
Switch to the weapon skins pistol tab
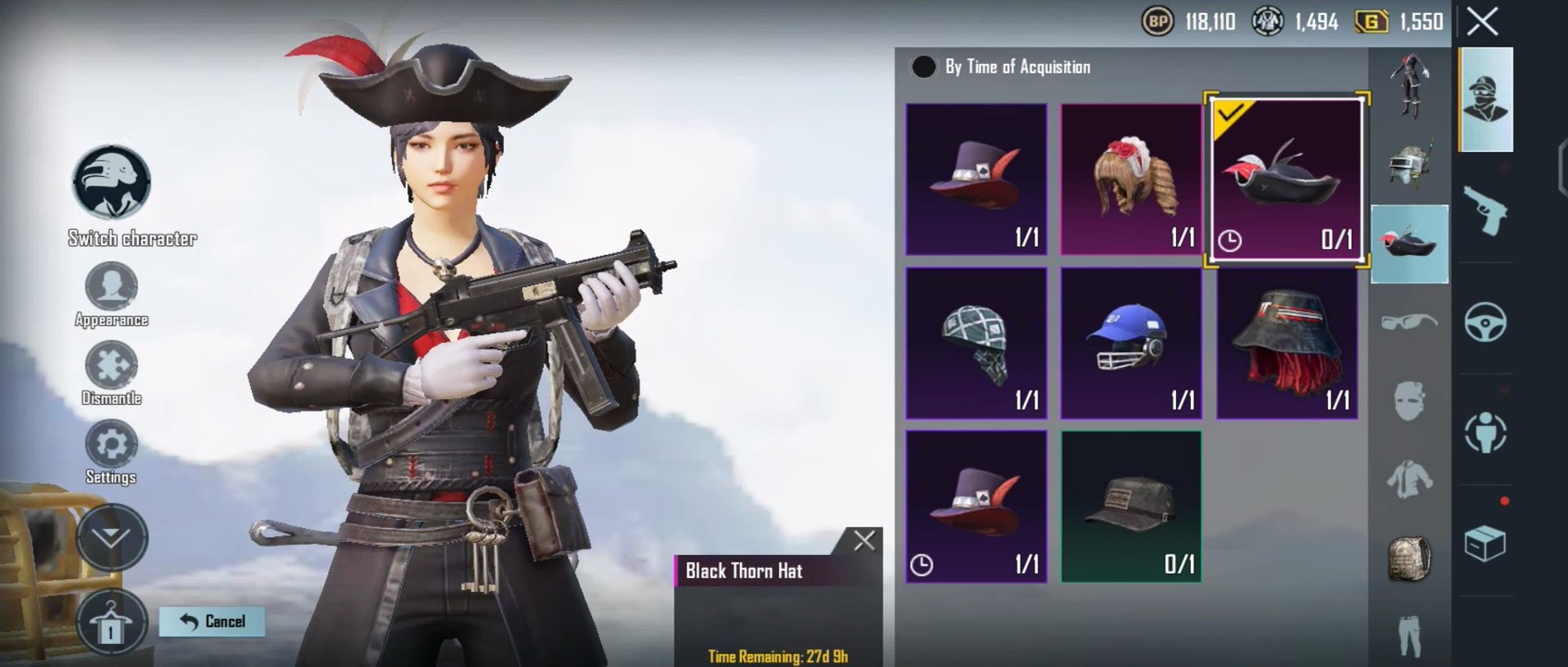pyautogui.click(x=1486, y=210)
